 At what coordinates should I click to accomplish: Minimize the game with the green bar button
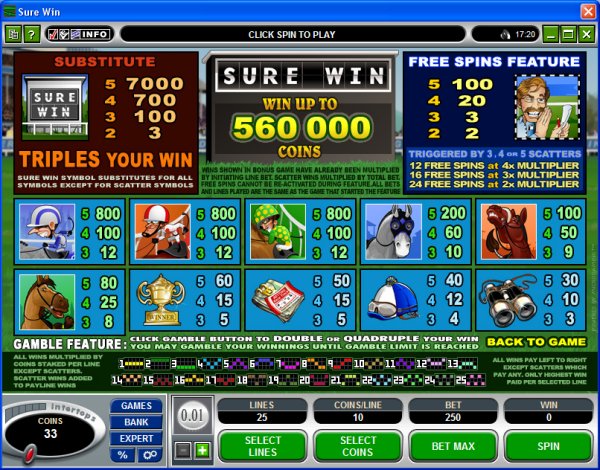click(551, 34)
